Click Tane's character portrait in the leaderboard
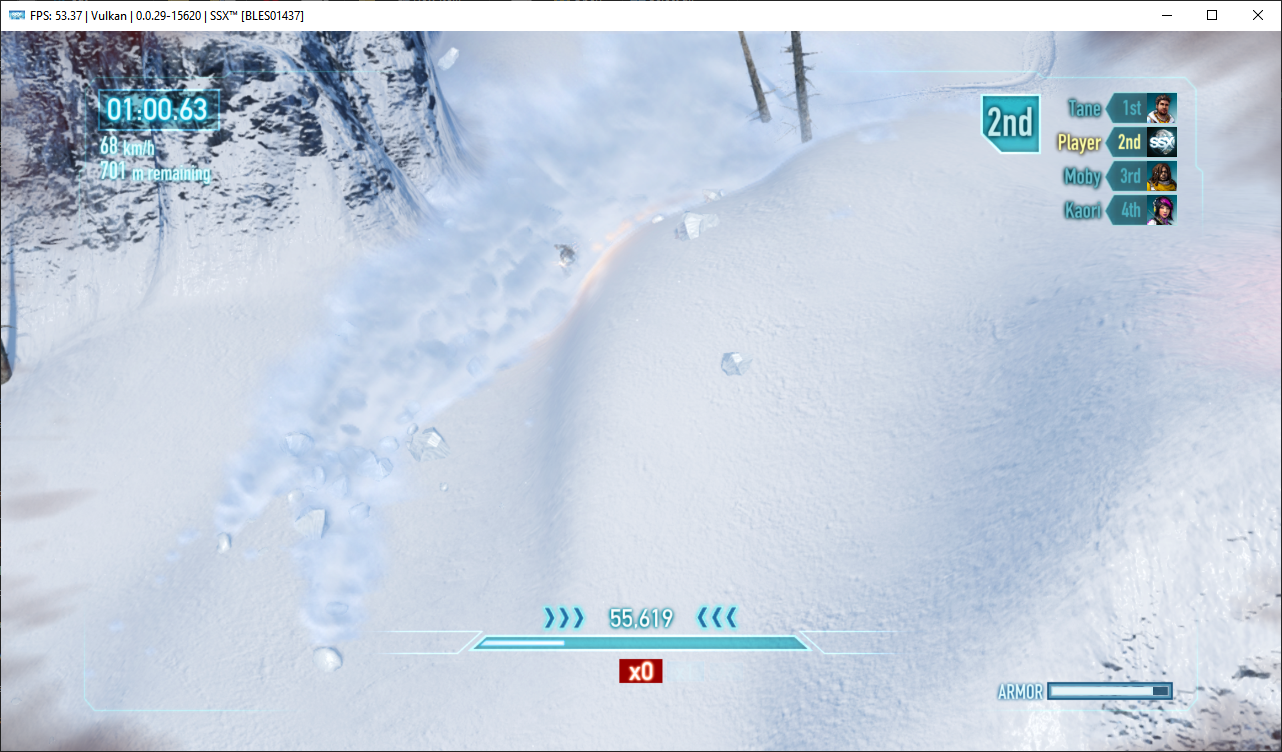 click(x=1161, y=108)
